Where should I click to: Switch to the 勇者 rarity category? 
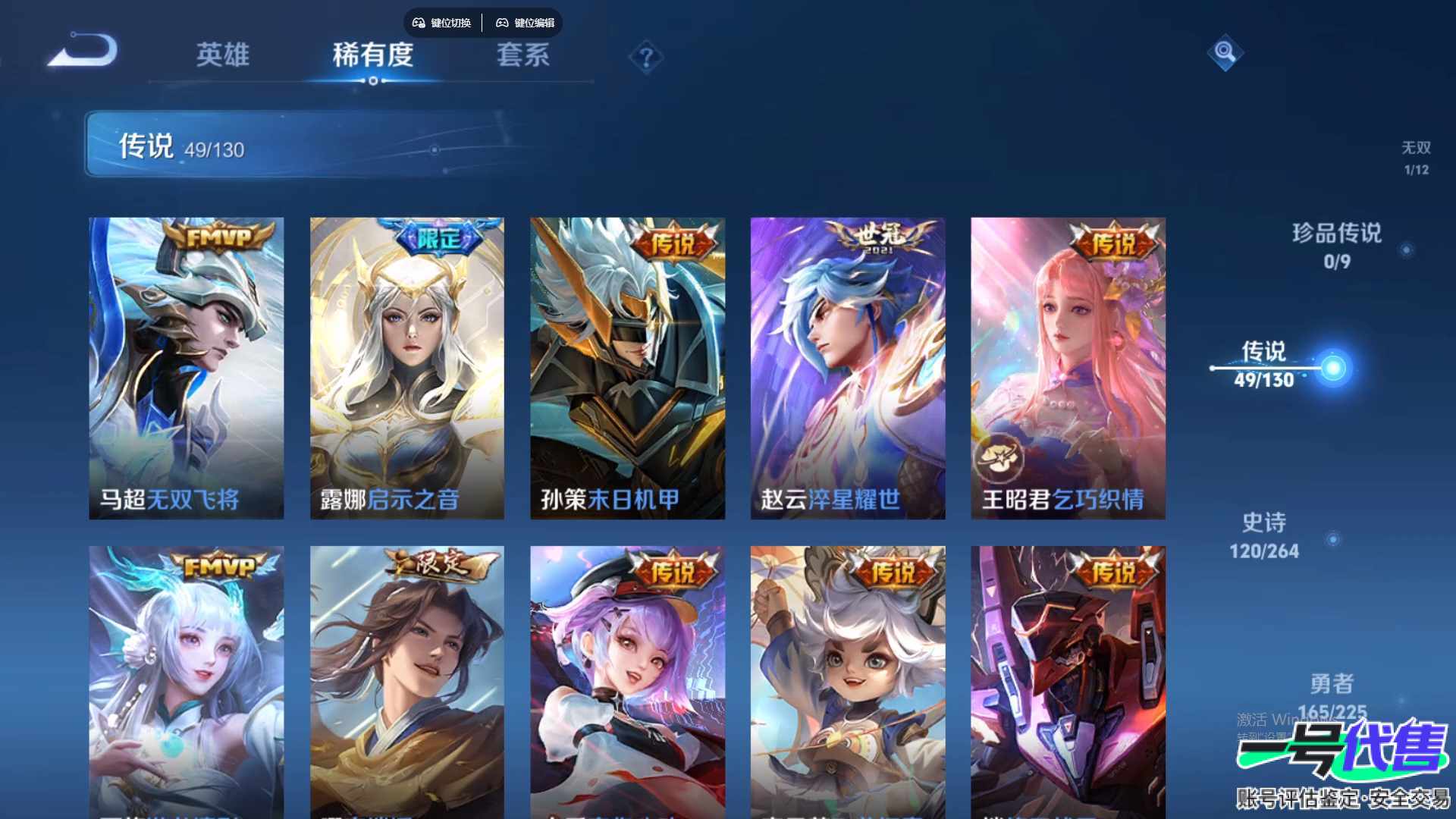(x=1332, y=695)
